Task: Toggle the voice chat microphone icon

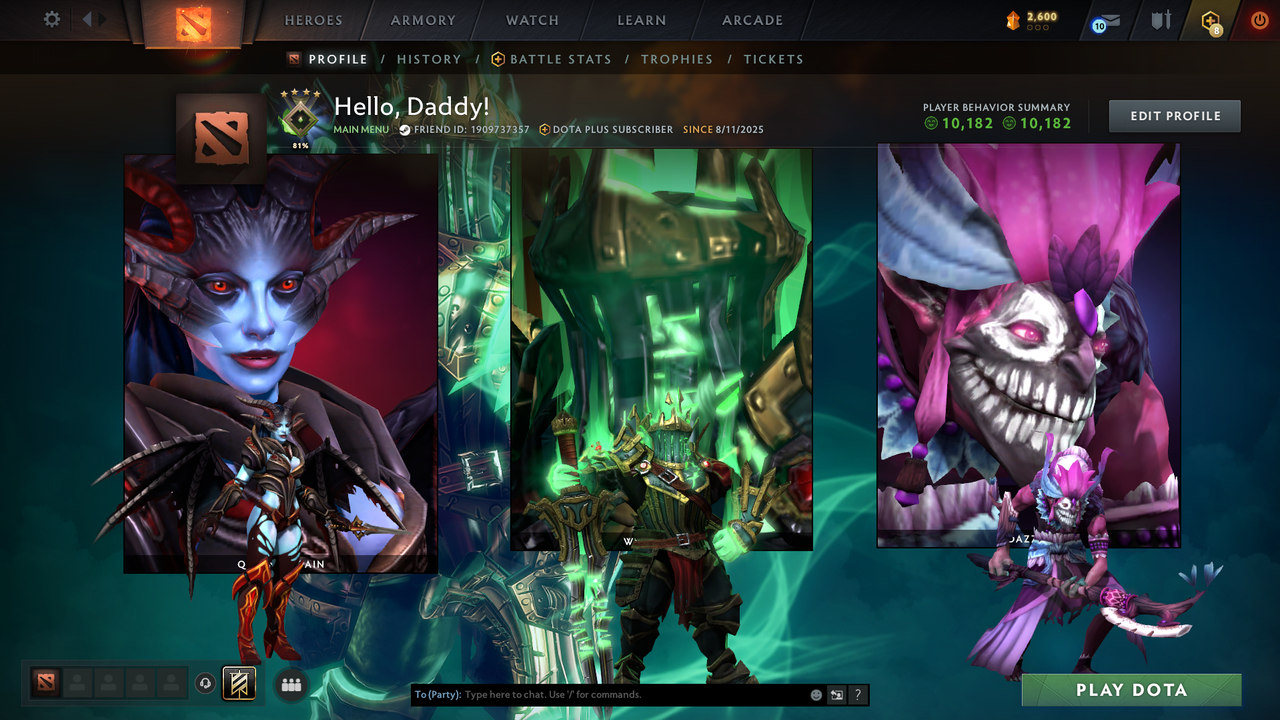Action: [x=207, y=684]
